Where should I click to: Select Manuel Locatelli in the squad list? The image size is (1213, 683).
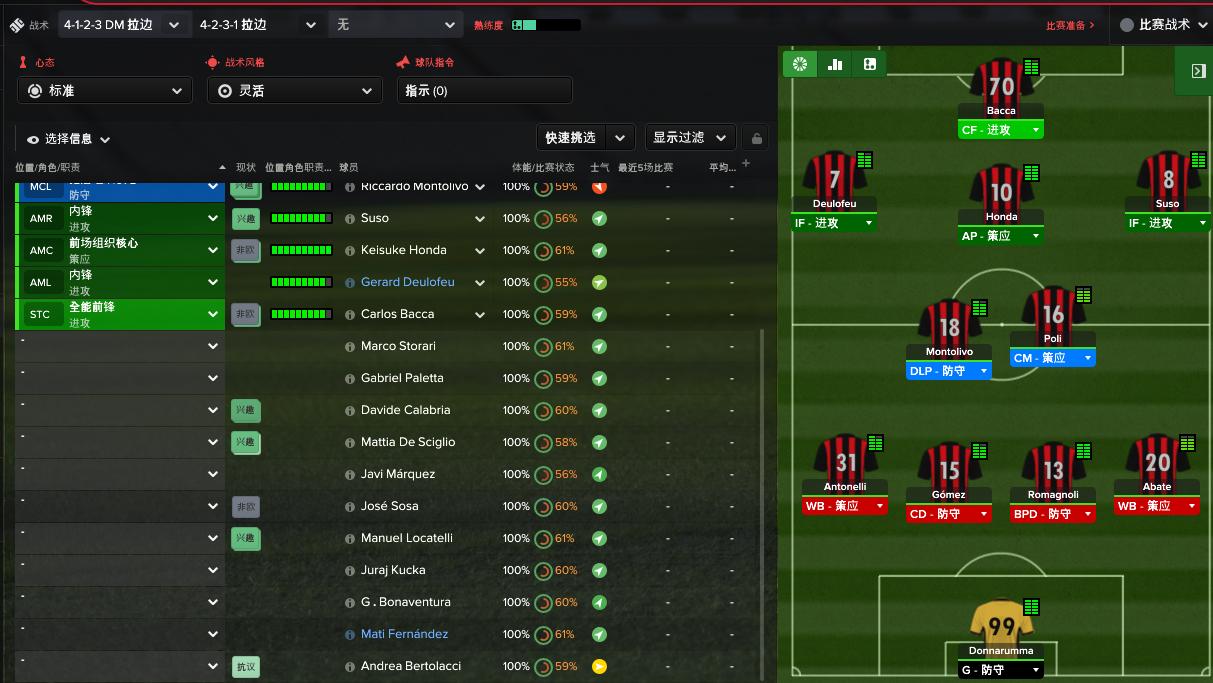click(406, 538)
